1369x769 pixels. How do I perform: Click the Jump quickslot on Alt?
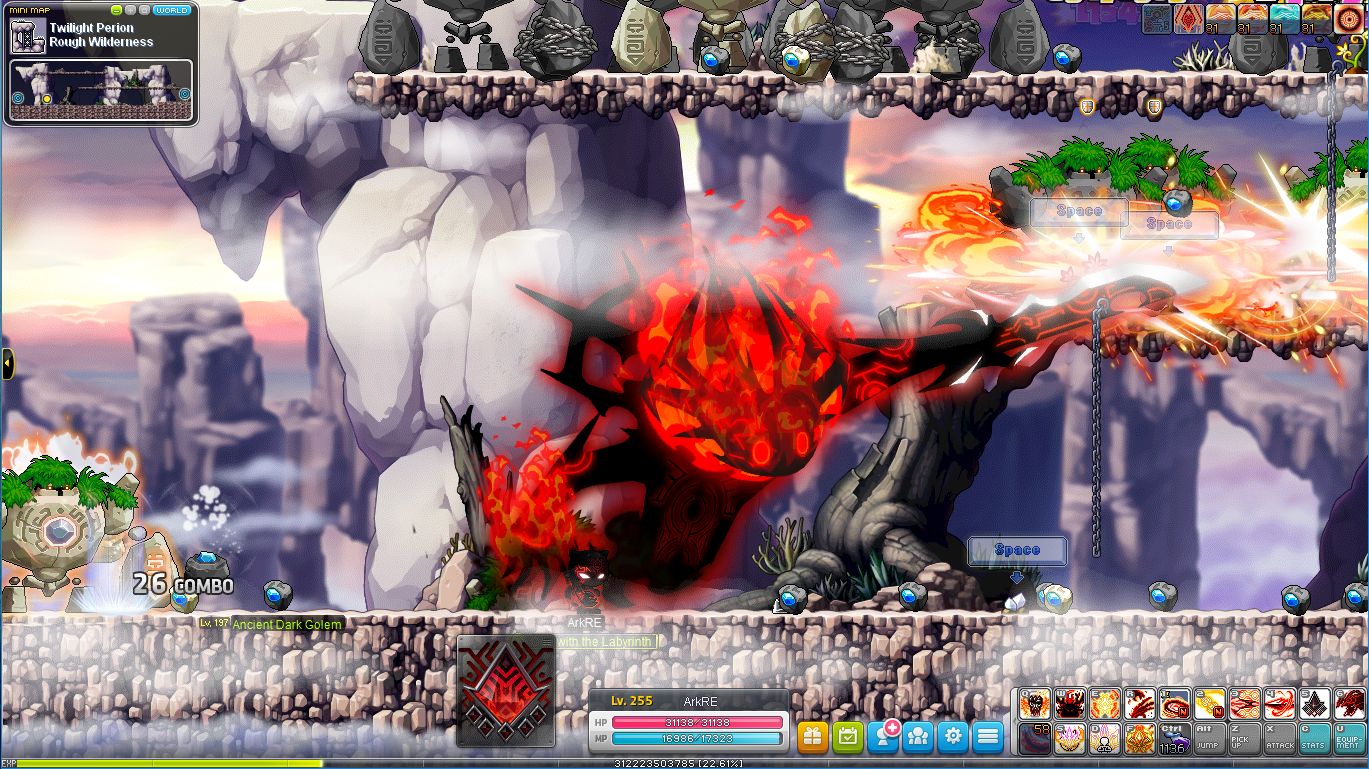1209,738
